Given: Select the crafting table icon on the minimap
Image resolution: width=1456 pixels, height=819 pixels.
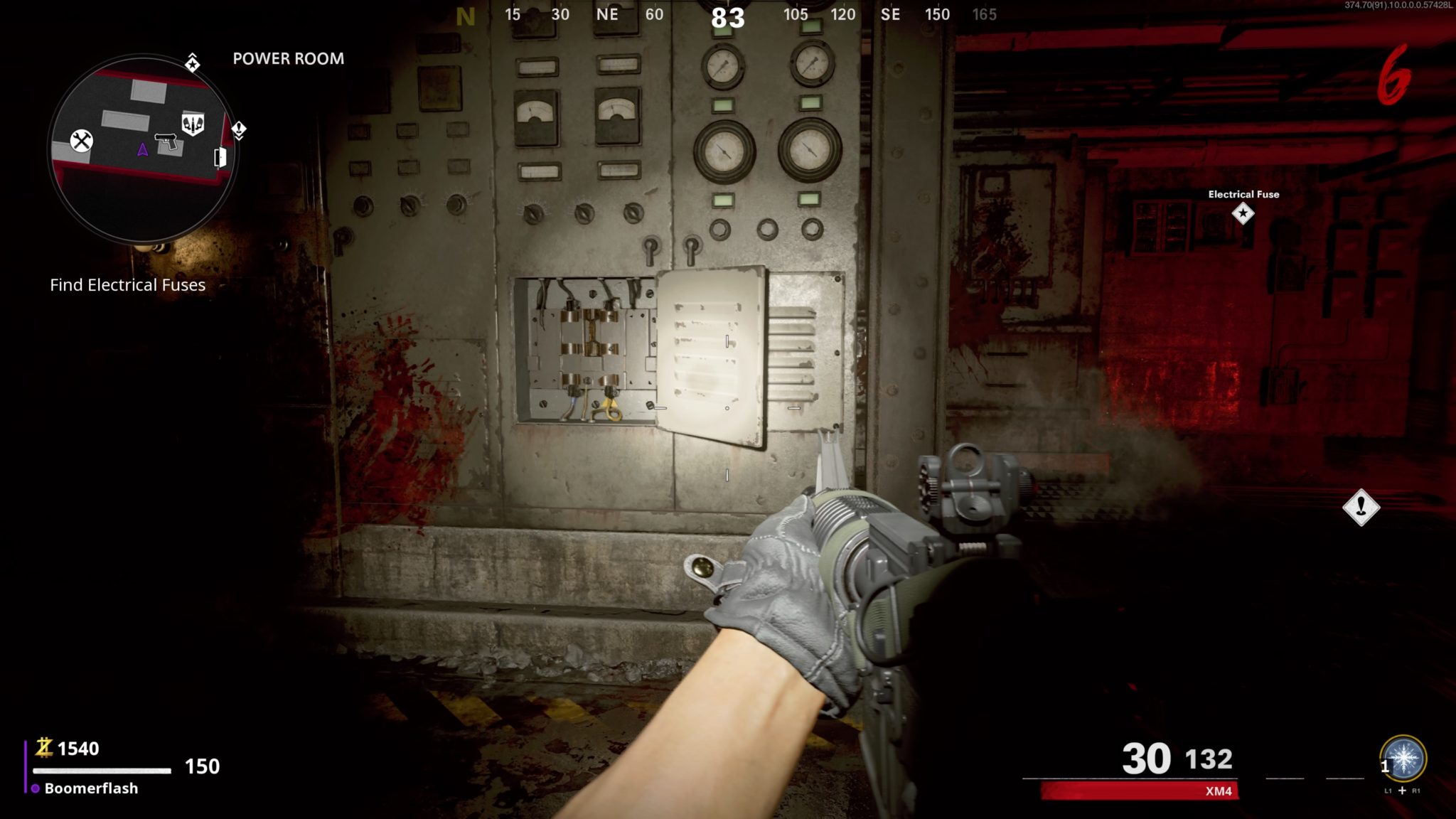Looking at the screenshot, I should pos(82,141).
